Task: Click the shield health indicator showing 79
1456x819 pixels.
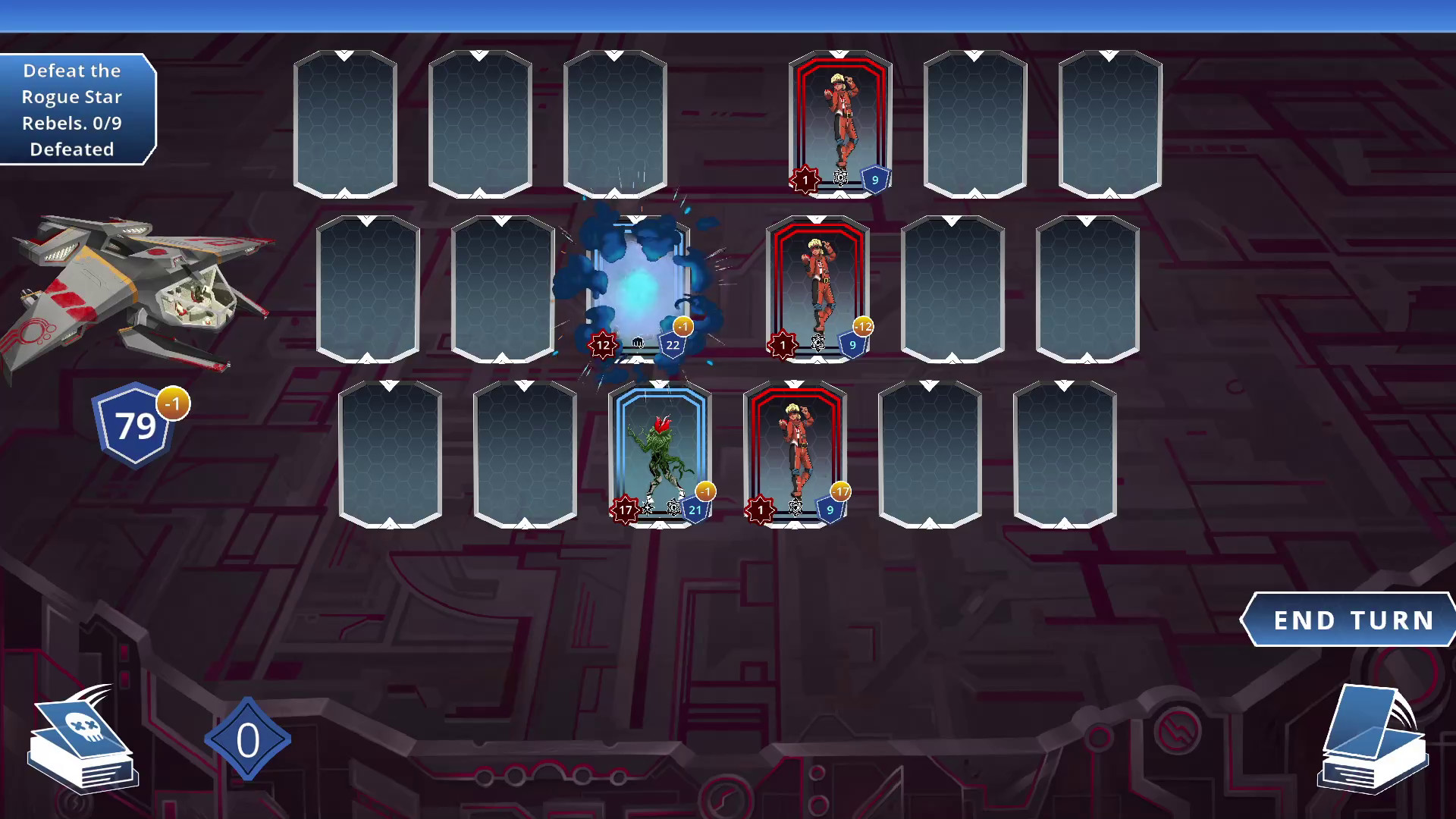Action: [x=133, y=426]
